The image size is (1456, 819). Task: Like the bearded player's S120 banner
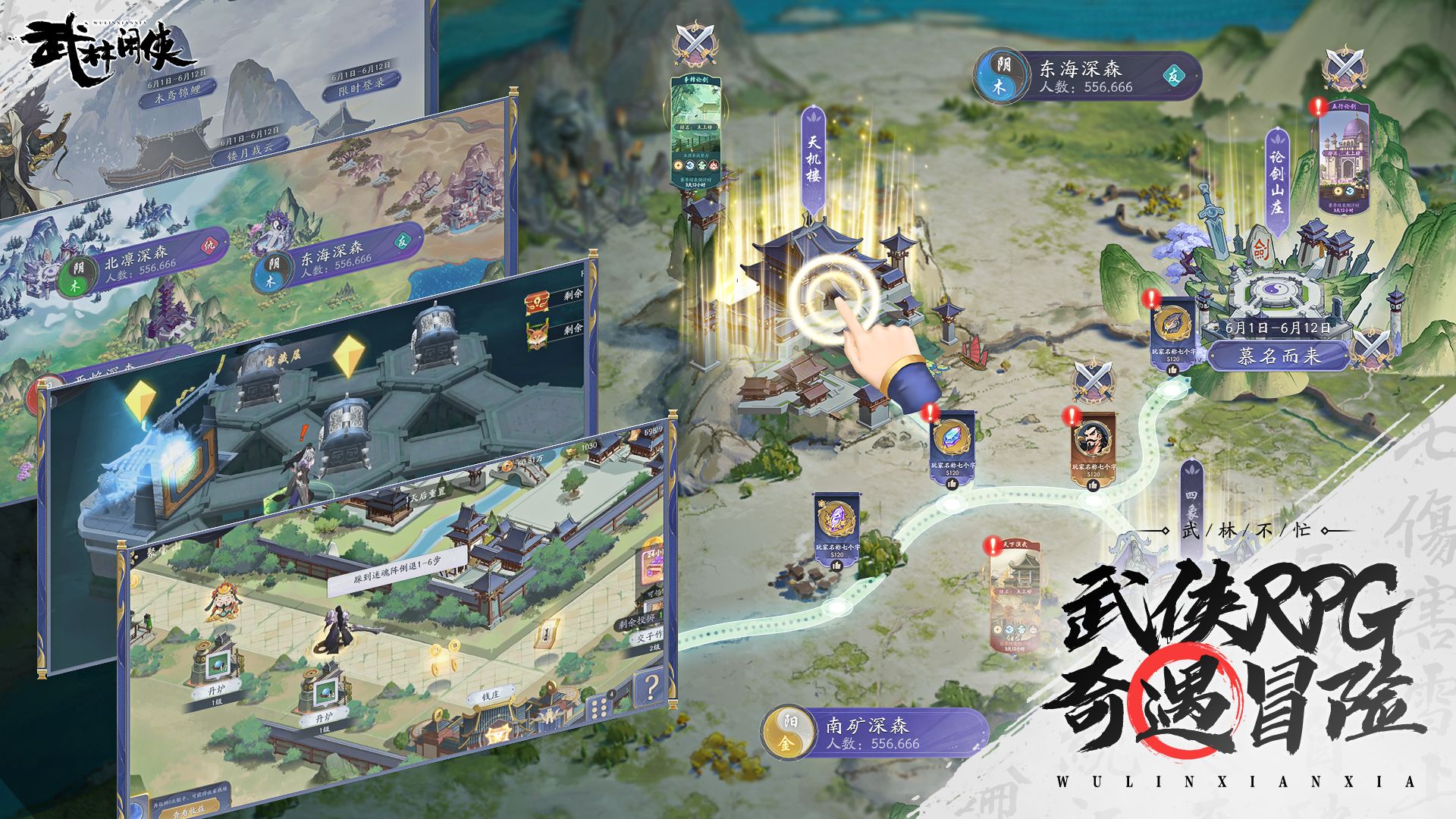pos(1094,487)
